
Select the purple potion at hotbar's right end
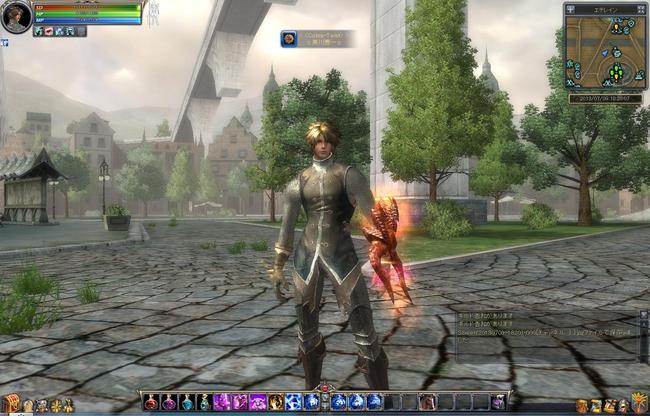(498, 402)
